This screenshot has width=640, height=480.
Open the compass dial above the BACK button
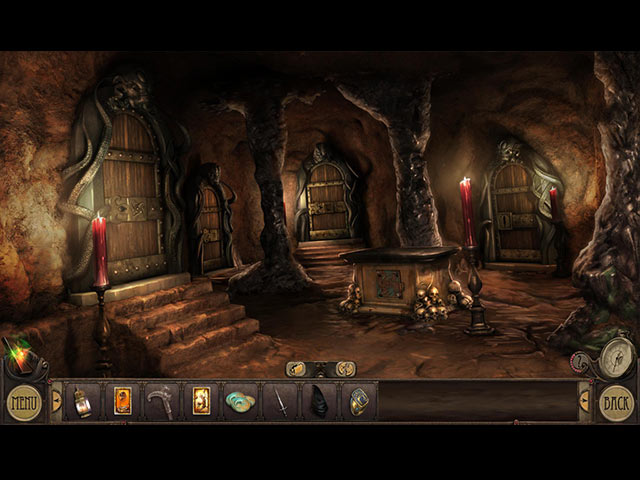click(617, 357)
